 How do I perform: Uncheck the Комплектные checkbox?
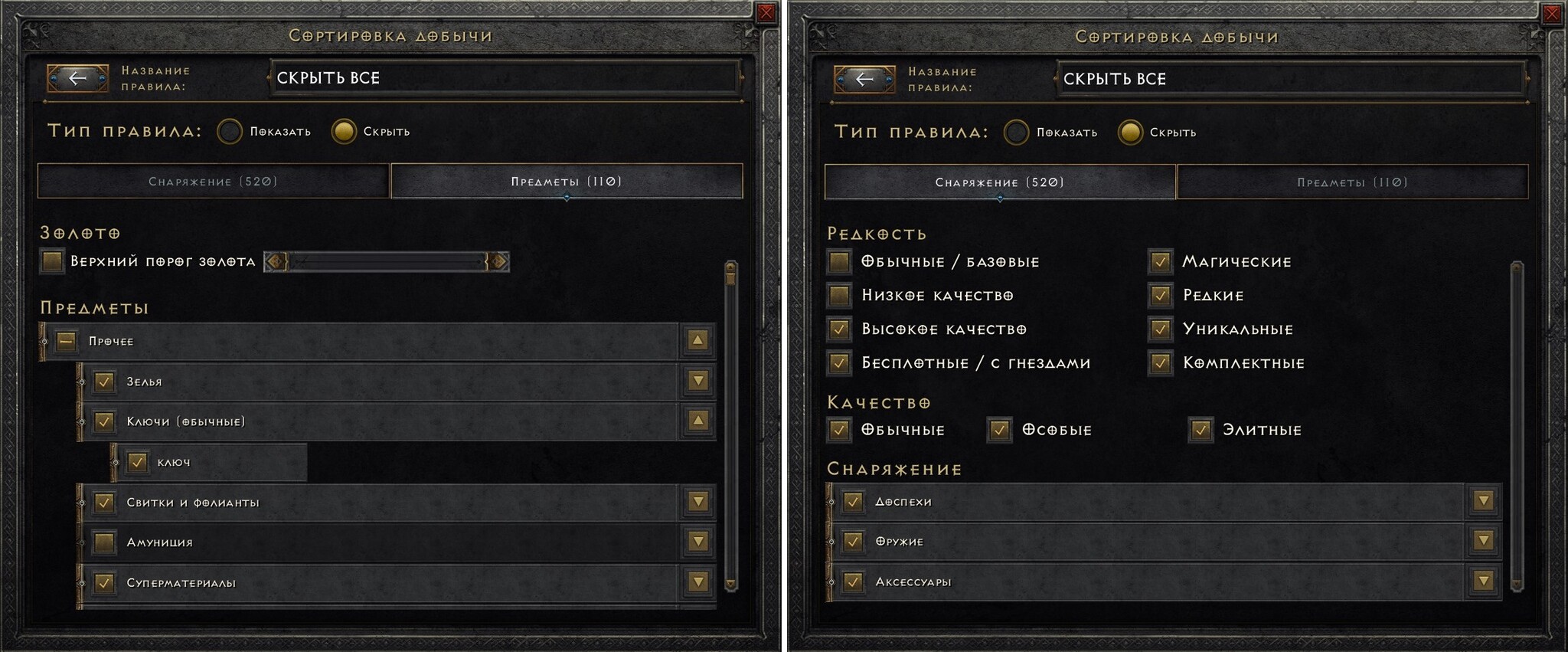(1160, 362)
